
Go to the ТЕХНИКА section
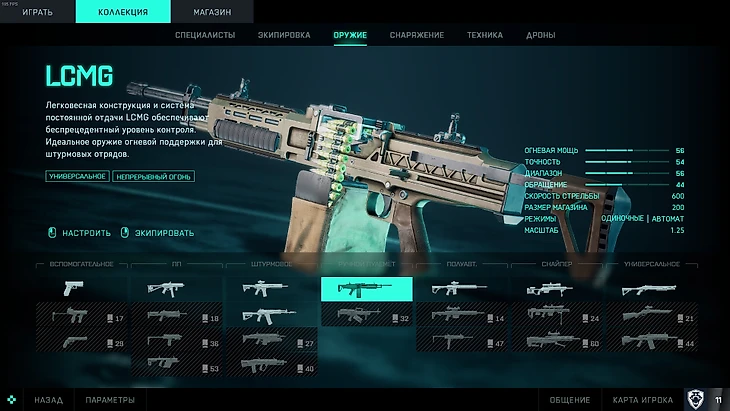(484, 36)
